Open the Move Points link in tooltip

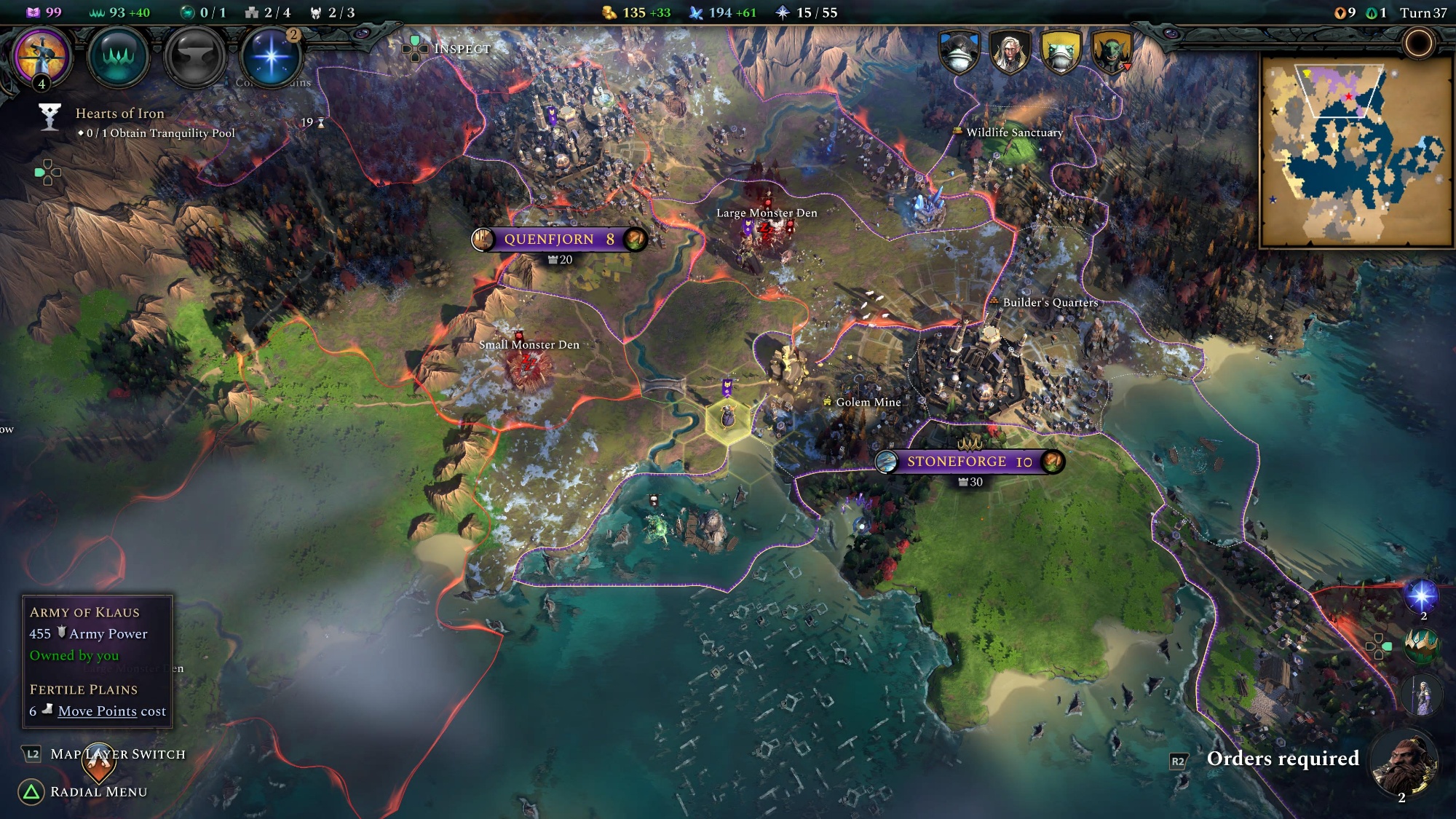click(97, 711)
